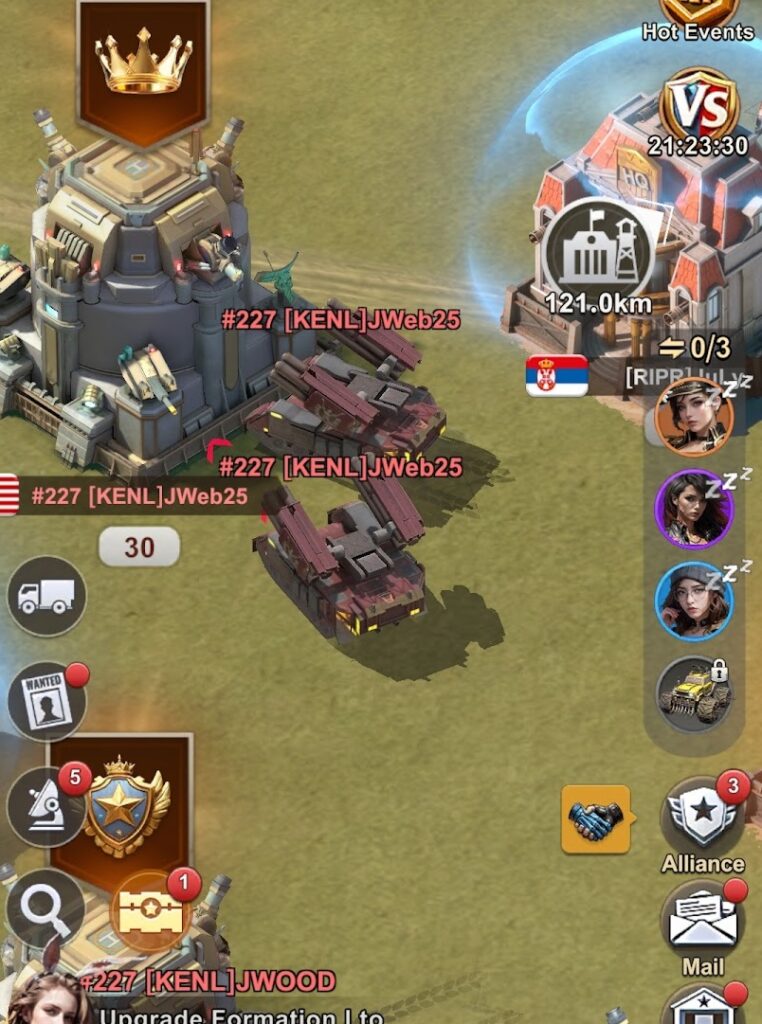The image size is (762, 1024).
Task: Open the wanted poster icon
Action: coord(47,701)
